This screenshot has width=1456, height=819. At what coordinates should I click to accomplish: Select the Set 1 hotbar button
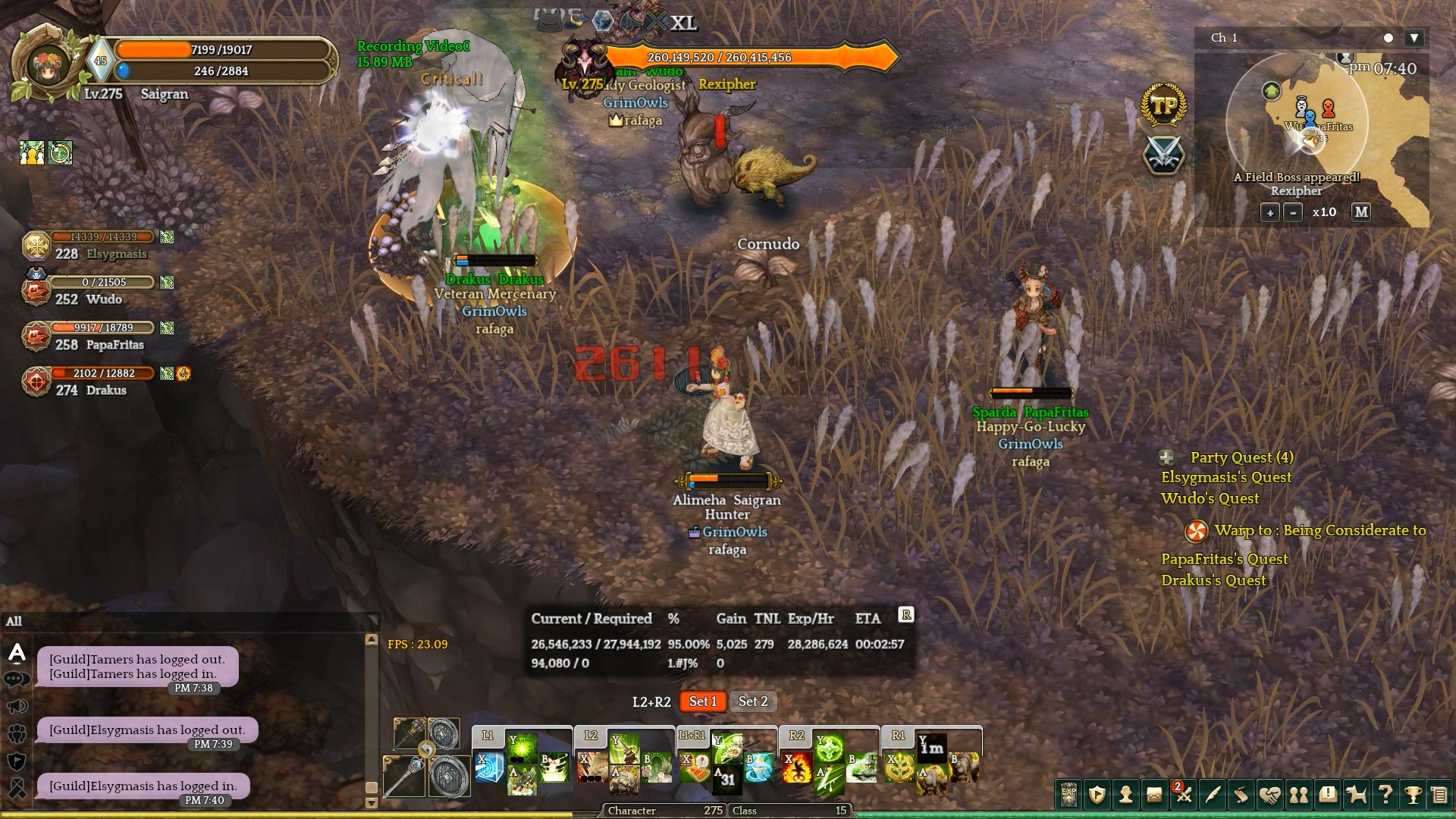(x=702, y=701)
